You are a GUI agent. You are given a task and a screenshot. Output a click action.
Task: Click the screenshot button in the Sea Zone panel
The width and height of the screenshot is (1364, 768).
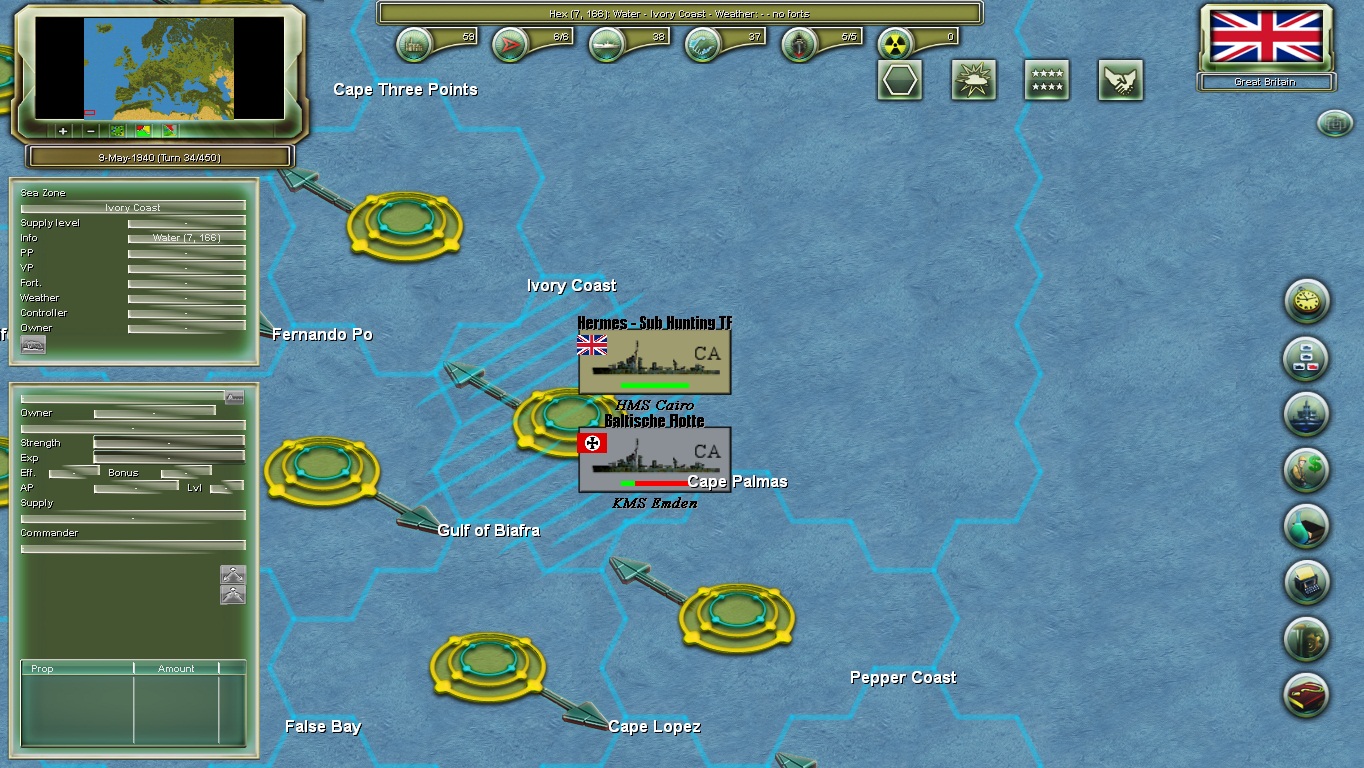[33, 344]
